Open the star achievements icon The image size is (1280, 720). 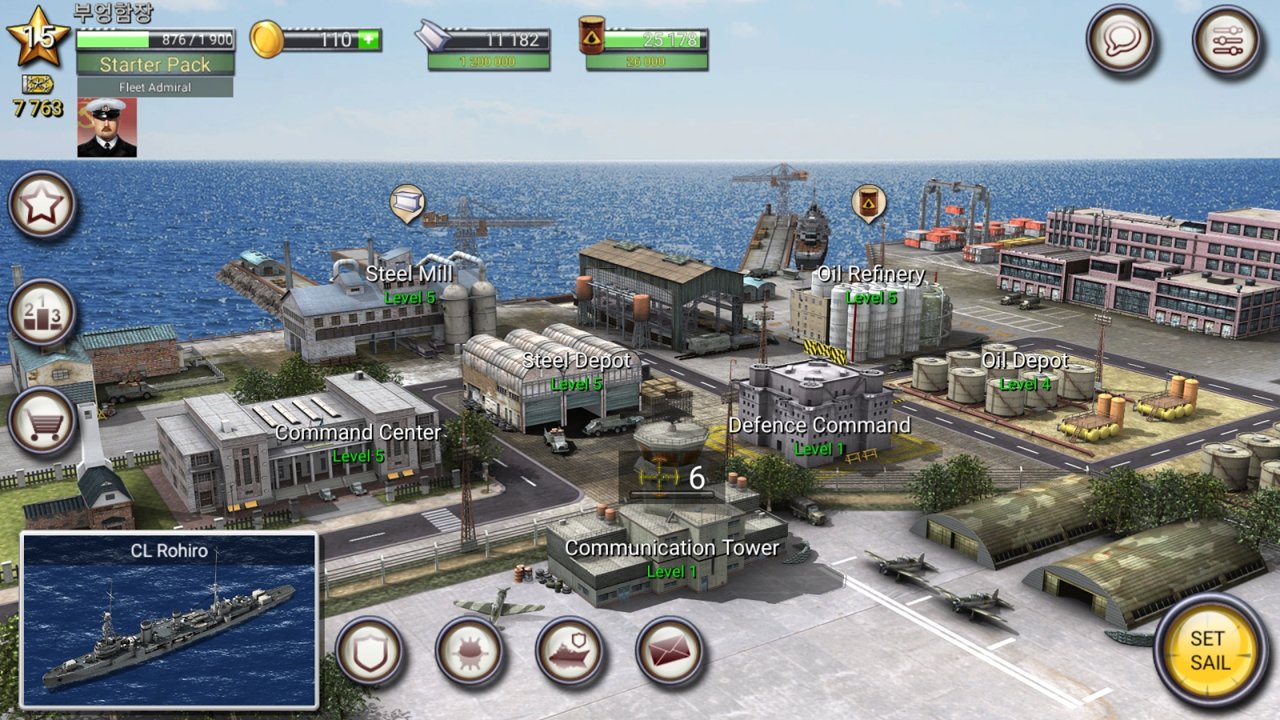(x=41, y=207)
